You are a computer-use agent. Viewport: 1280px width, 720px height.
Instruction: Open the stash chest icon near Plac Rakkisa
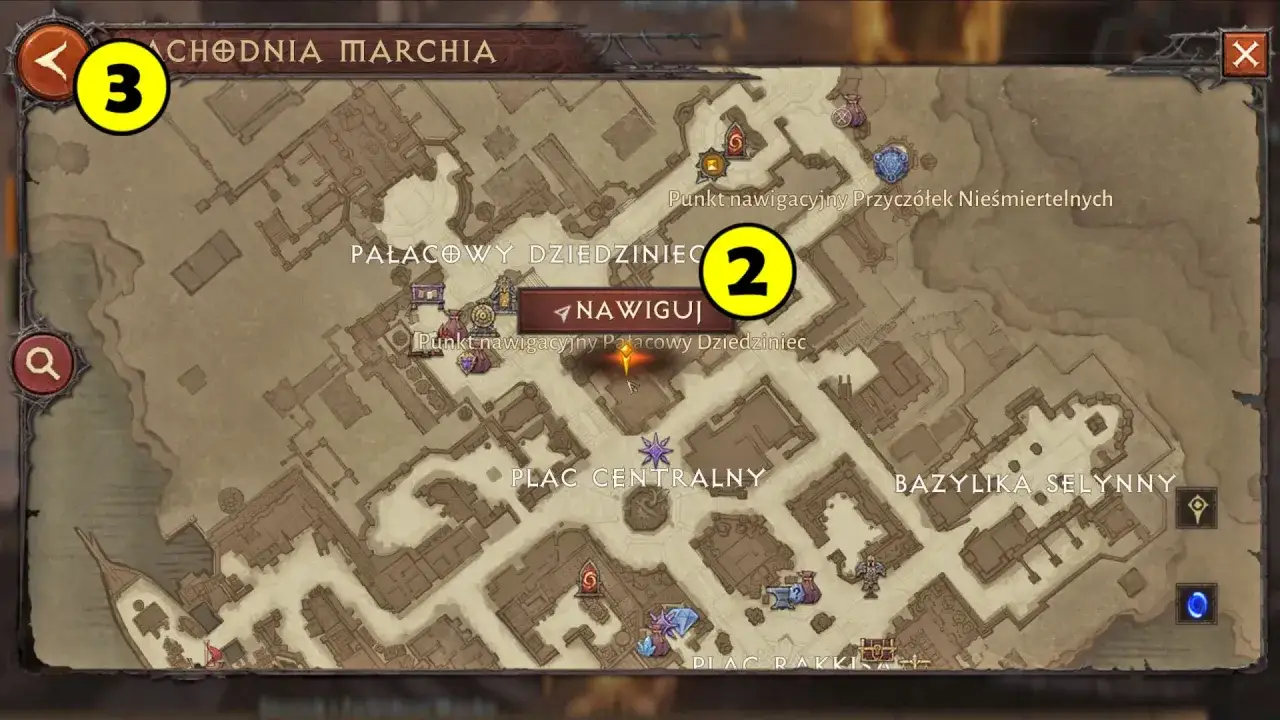click(878, 648)
